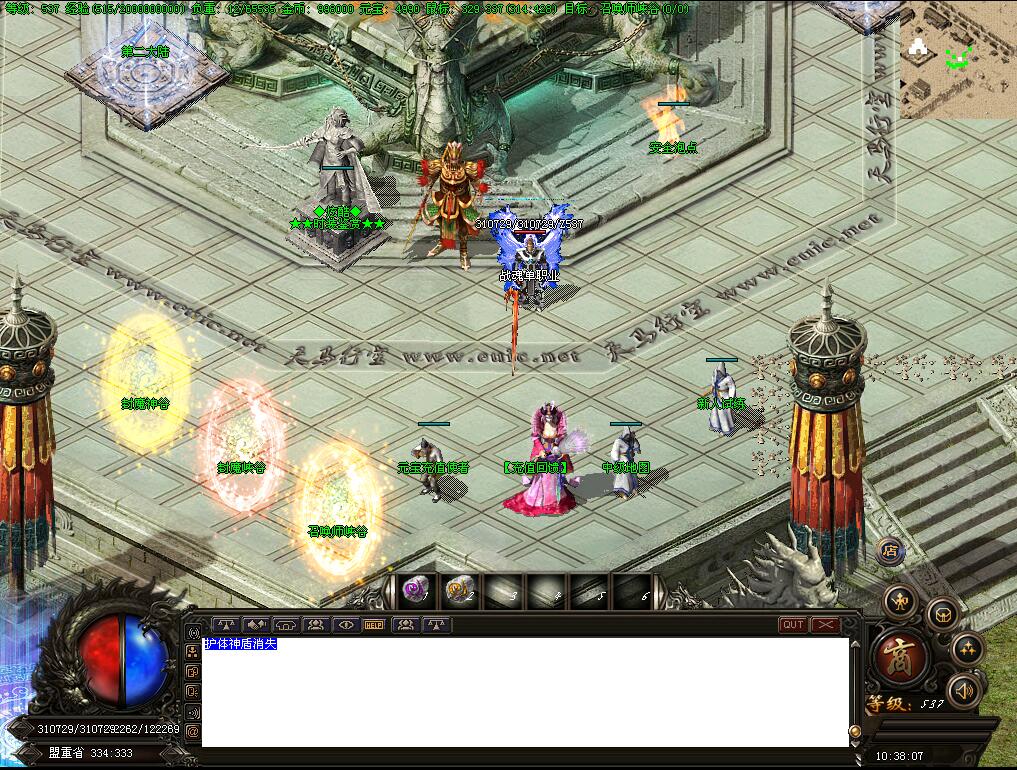Click the QUT button above the chat

click(x=793, y=625)
